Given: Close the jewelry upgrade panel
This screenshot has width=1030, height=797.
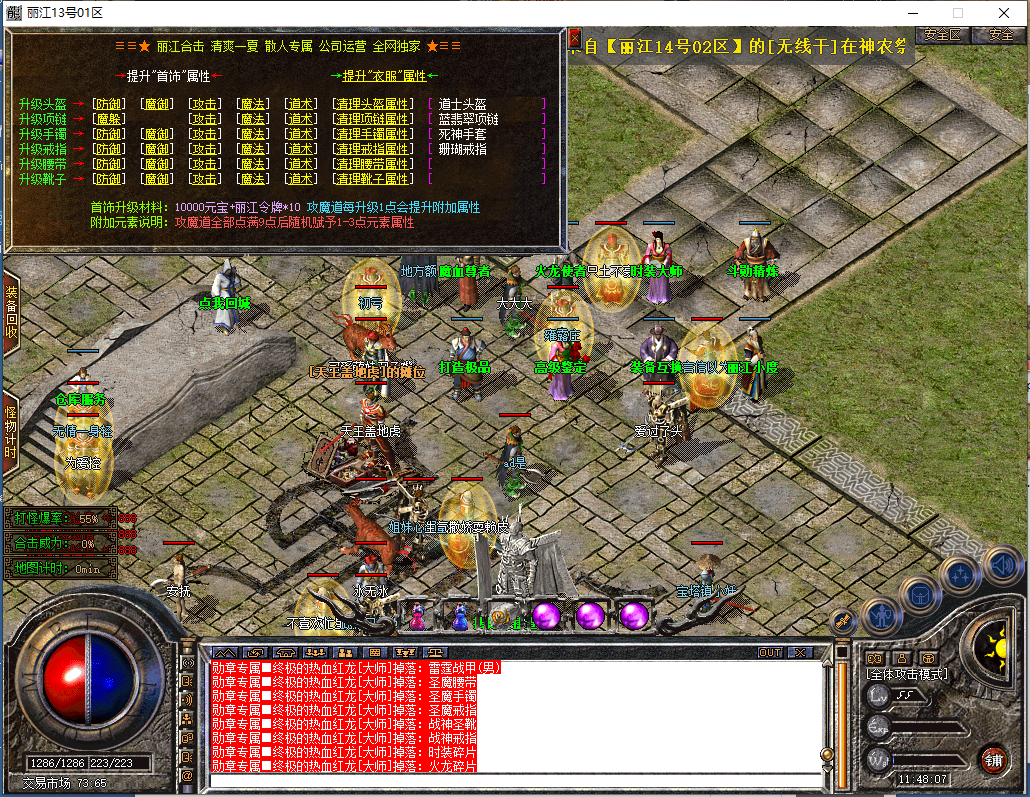Looking at the screenshot, I should coord(574,40).
